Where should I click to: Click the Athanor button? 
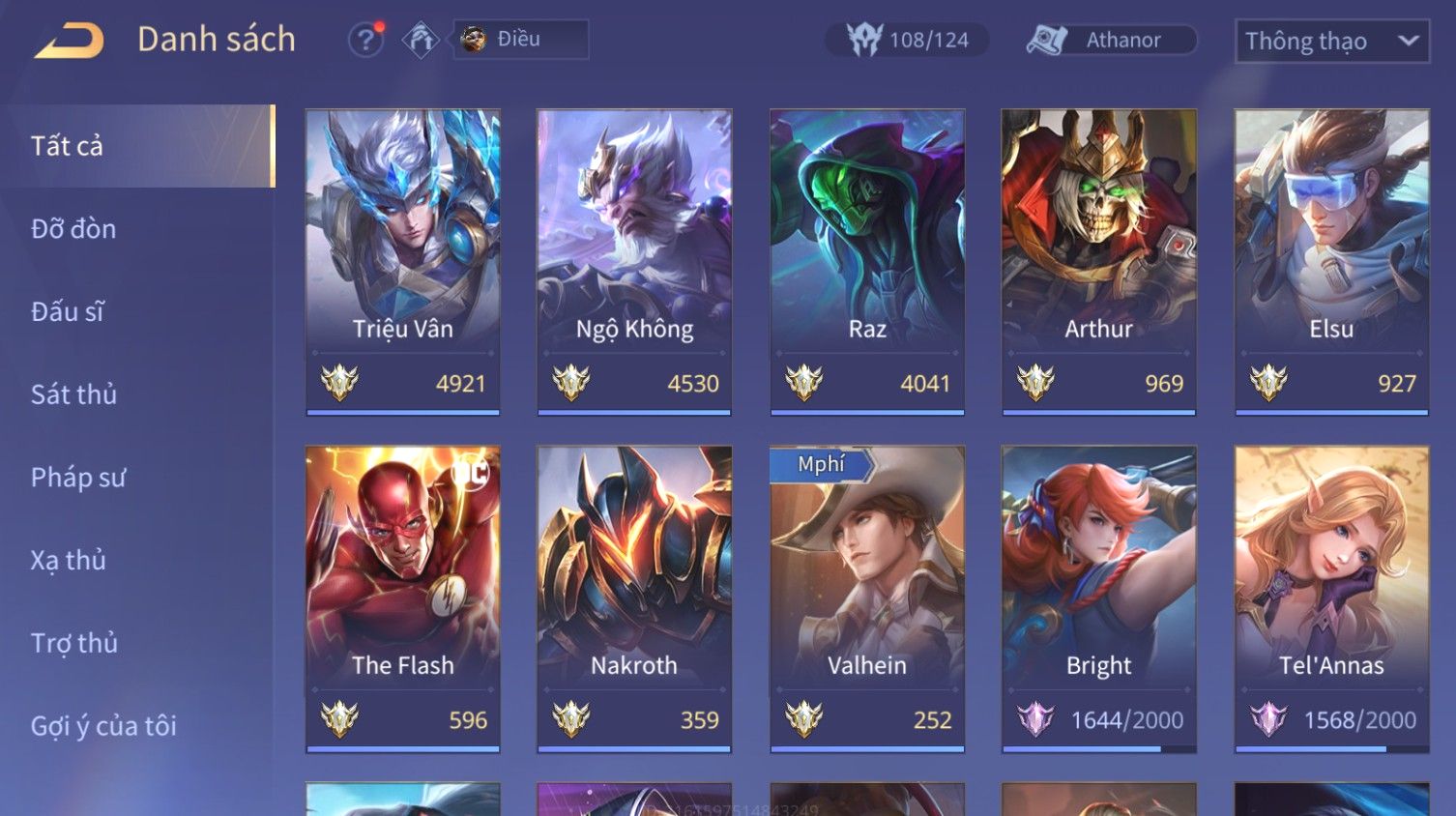pyautogui.click(x=1110, y=40)
